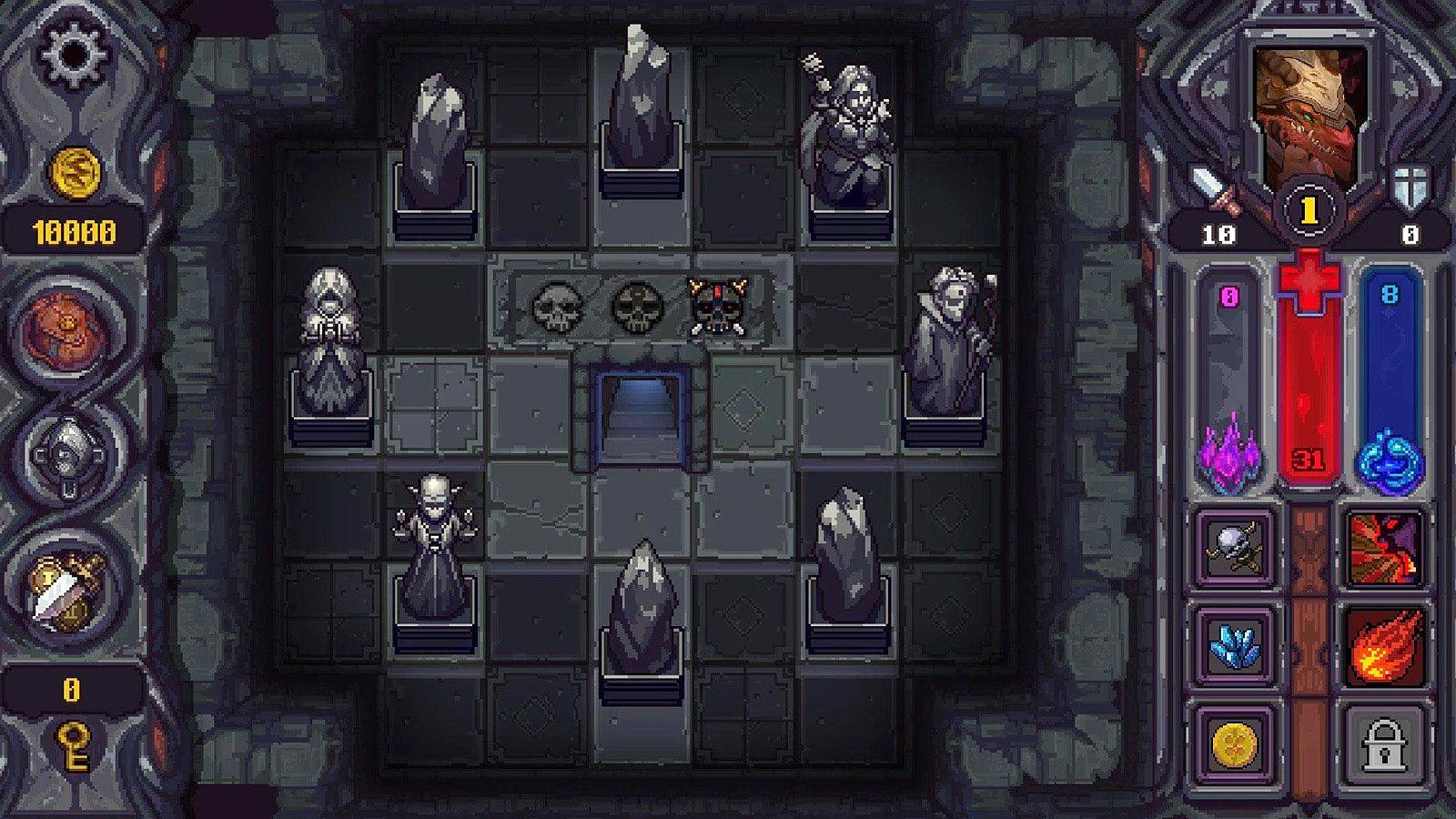The image size is (1456, 819).
Task: Click the key icon below the counter
Action: [71, 744]
